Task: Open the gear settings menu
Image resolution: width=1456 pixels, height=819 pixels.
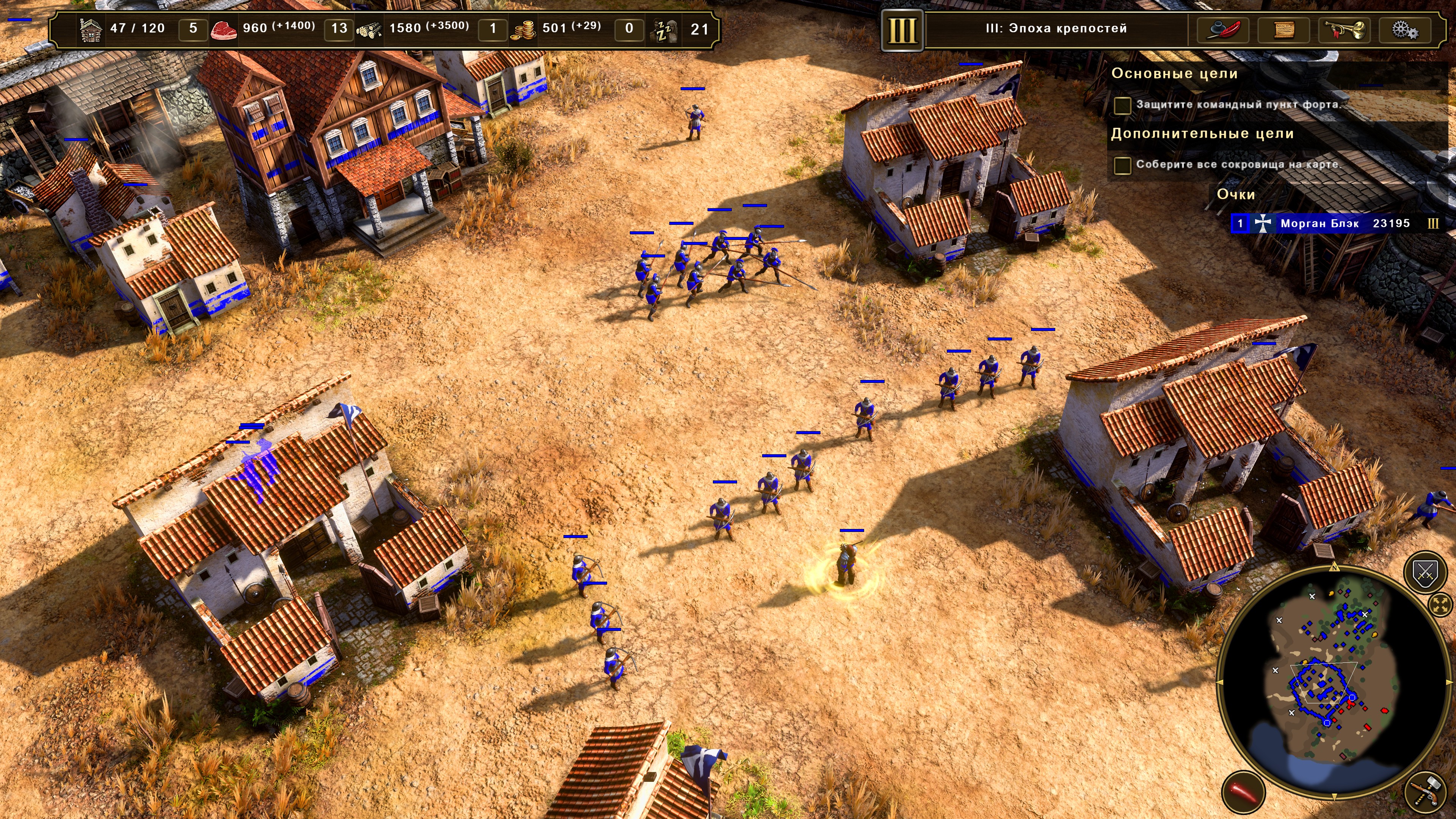Action: tap(1405, 30)
